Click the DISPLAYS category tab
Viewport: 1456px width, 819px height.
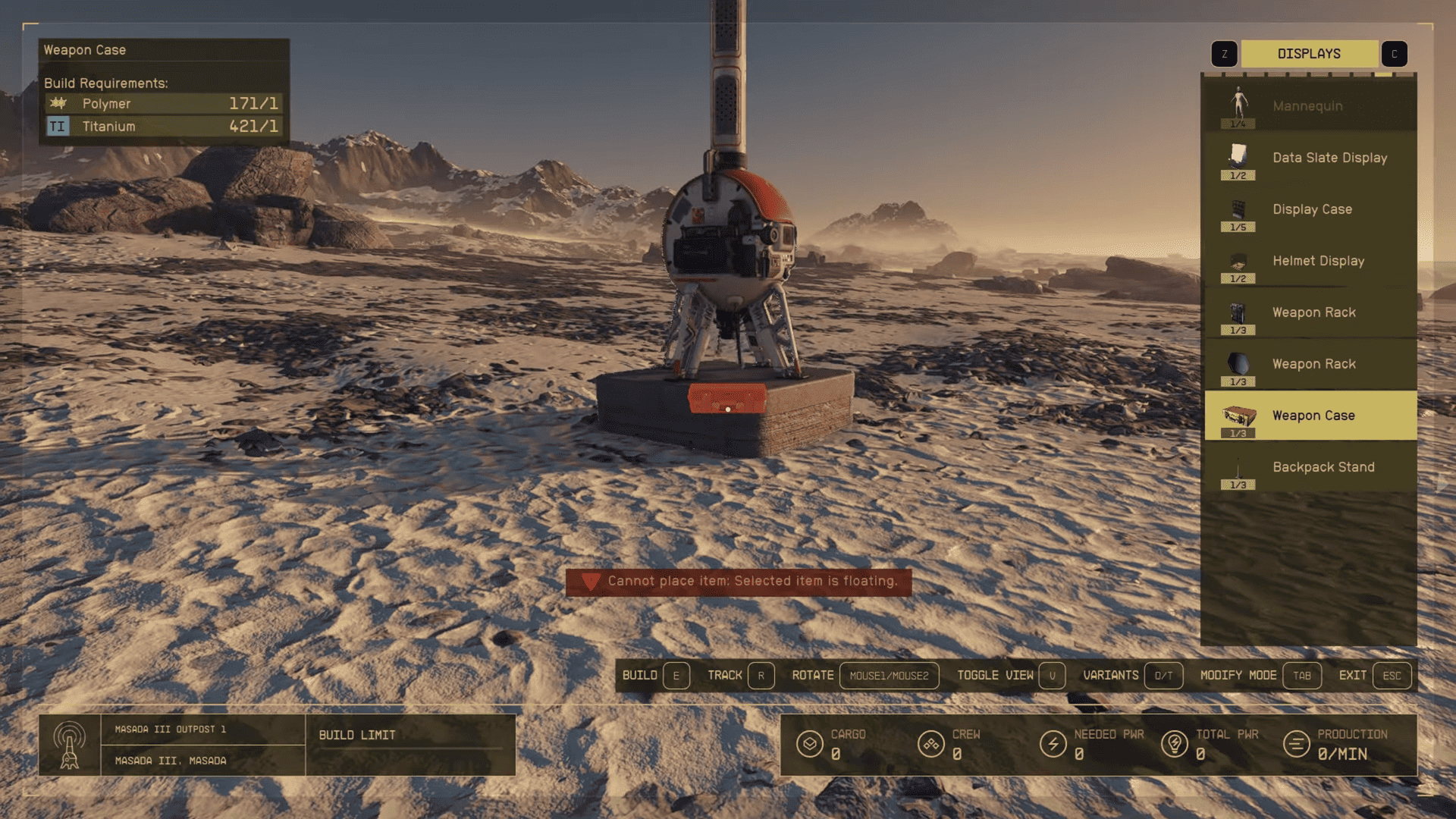(1309, 53)
